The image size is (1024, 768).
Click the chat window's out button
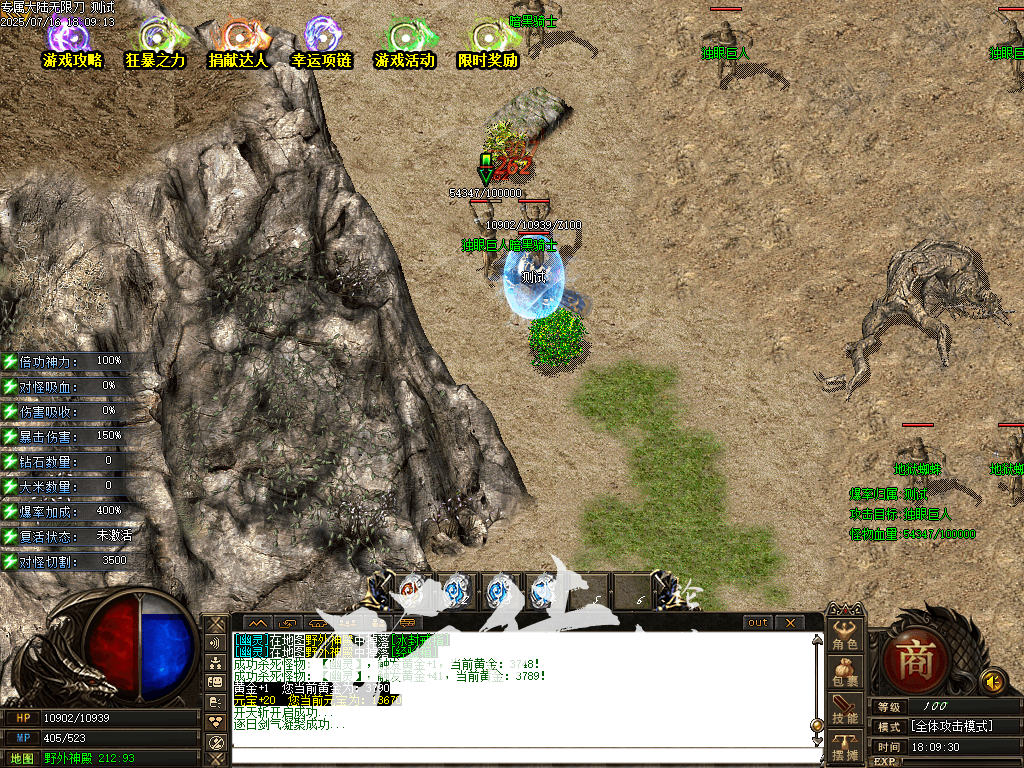759,623
